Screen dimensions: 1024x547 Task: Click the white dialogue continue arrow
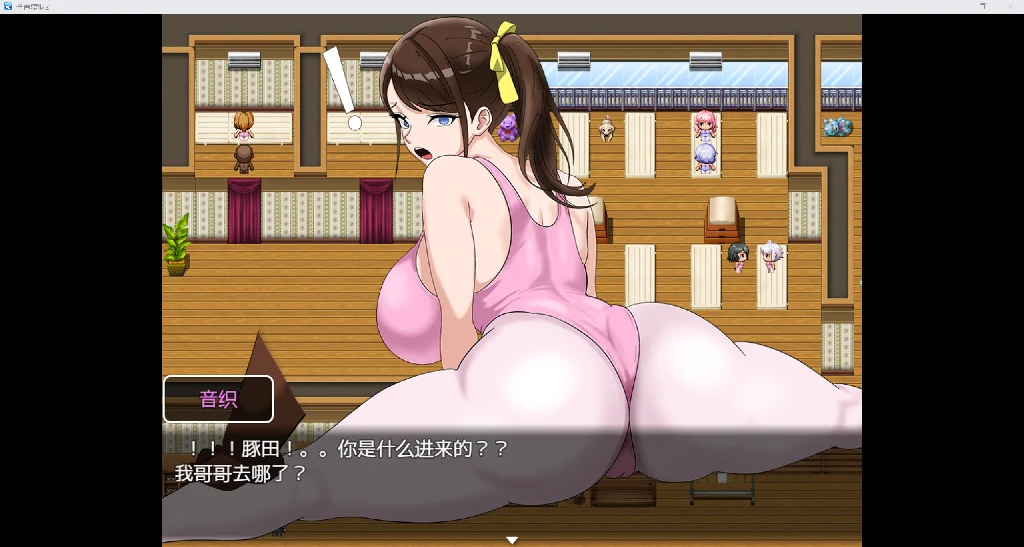pyautogui.click(x=512, y=540)
